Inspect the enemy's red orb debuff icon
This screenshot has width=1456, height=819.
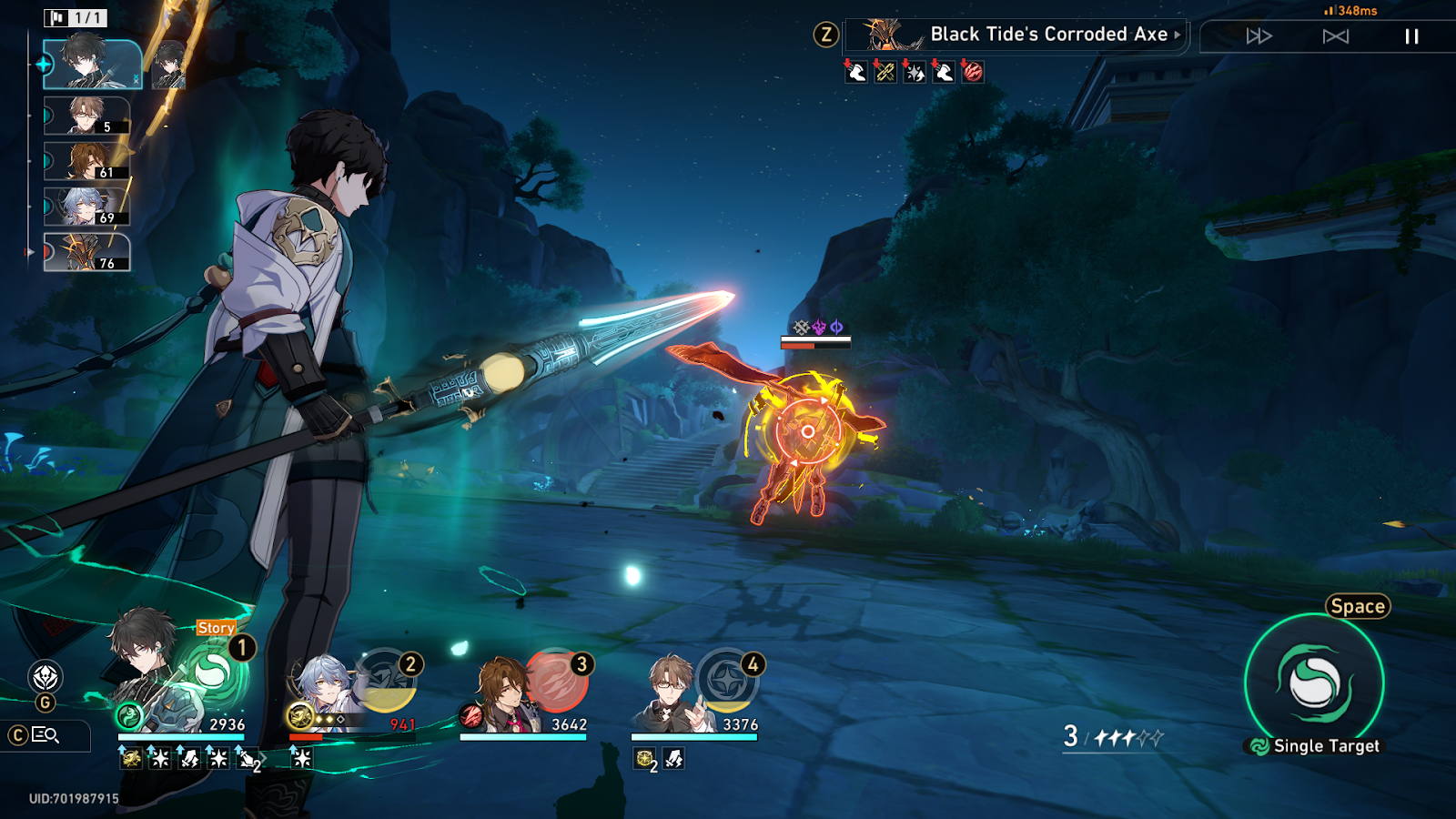point(973,72)
